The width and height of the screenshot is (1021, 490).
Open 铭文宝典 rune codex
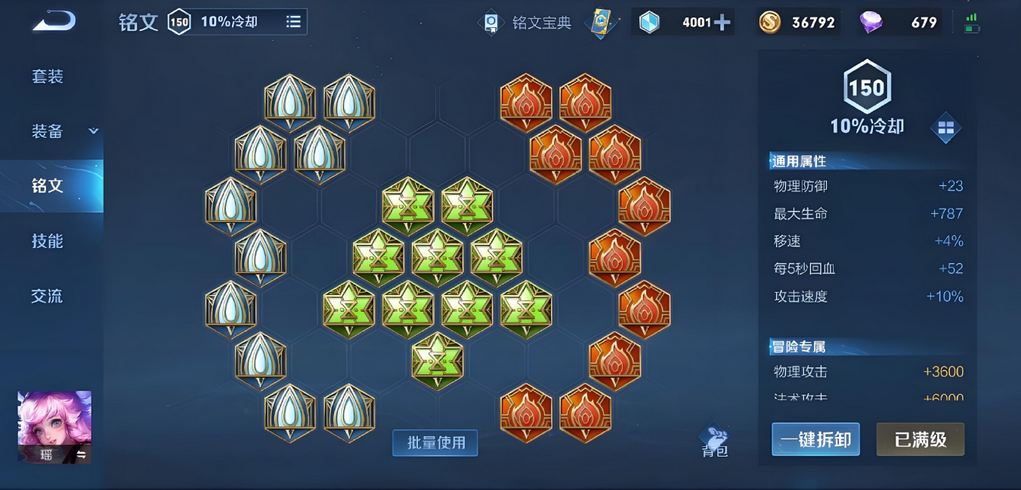tap(529, 22)
